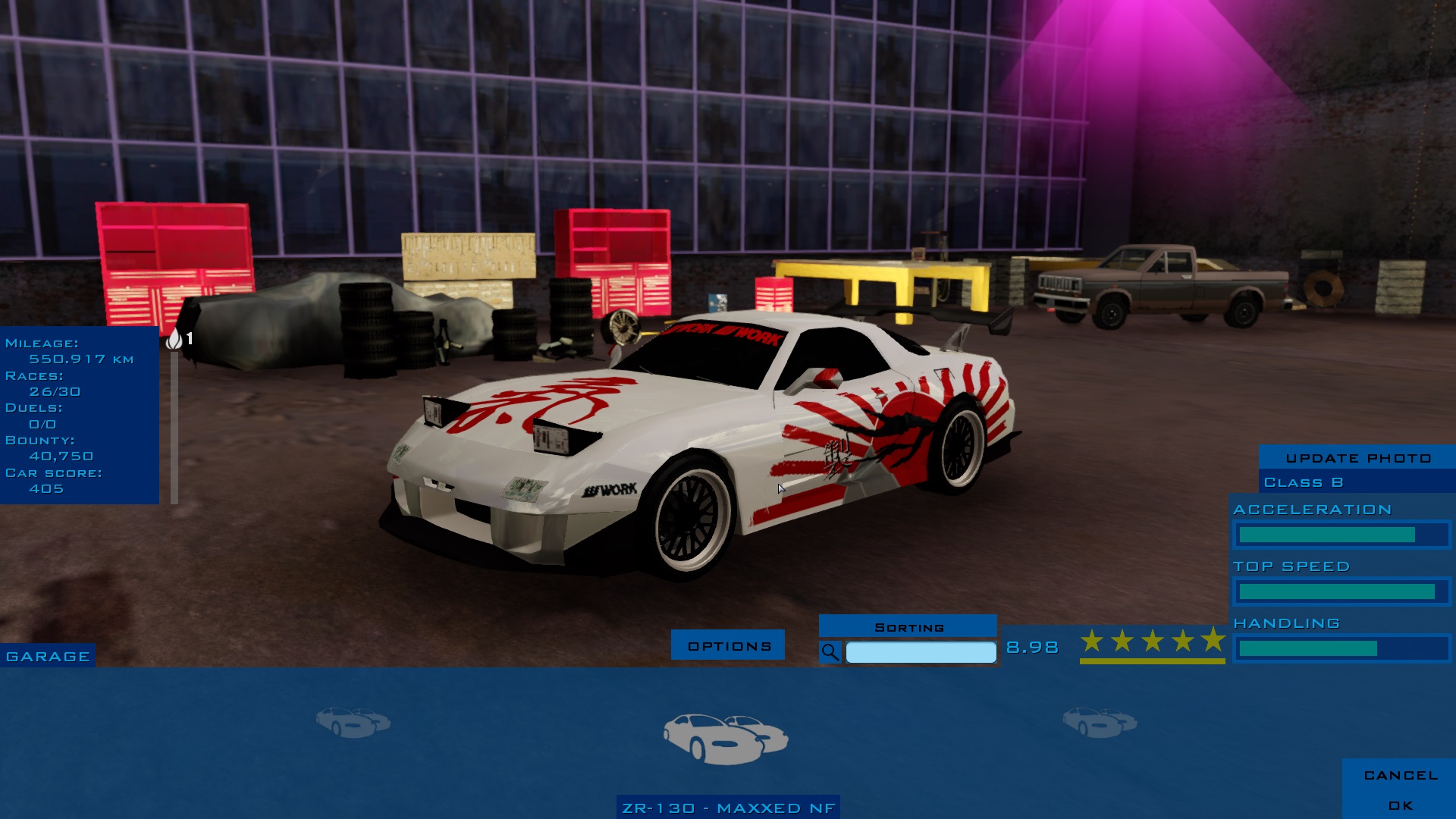Open the Options menu
This screenshot has height=819, width=1456.
tap(728, 645)
